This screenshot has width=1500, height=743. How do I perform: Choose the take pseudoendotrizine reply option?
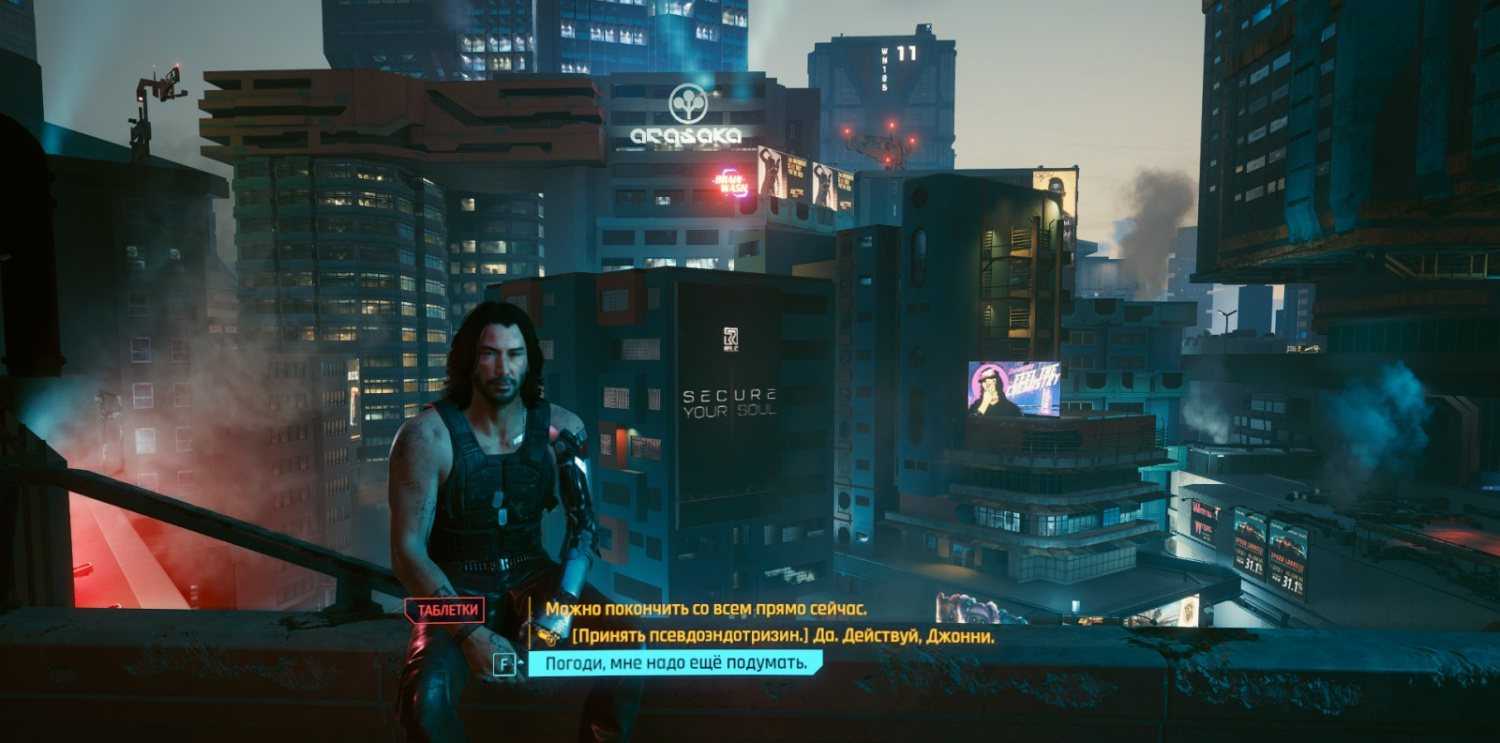click(x=783, y=636)
